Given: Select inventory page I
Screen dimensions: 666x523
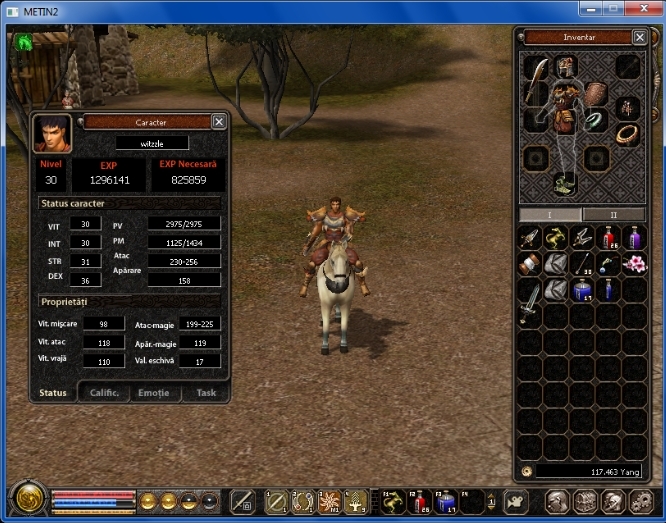Looking at the screenshot, I should (x=550, y=215).
